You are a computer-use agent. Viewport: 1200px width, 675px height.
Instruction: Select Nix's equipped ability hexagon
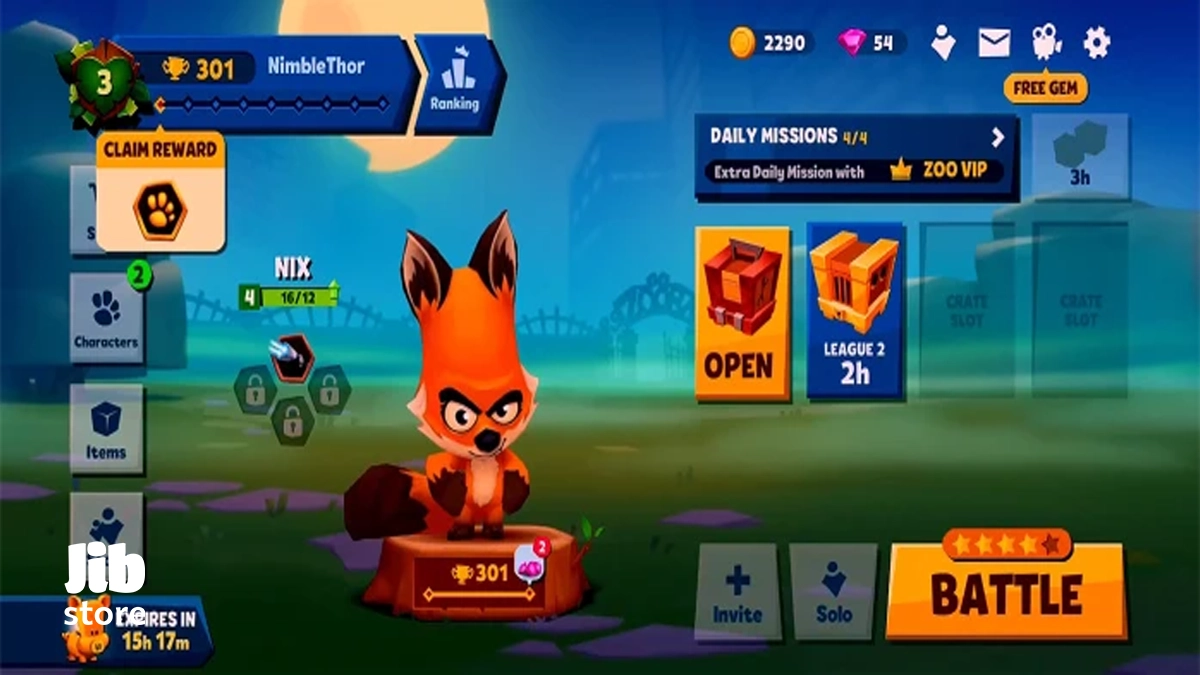point(292,358)
